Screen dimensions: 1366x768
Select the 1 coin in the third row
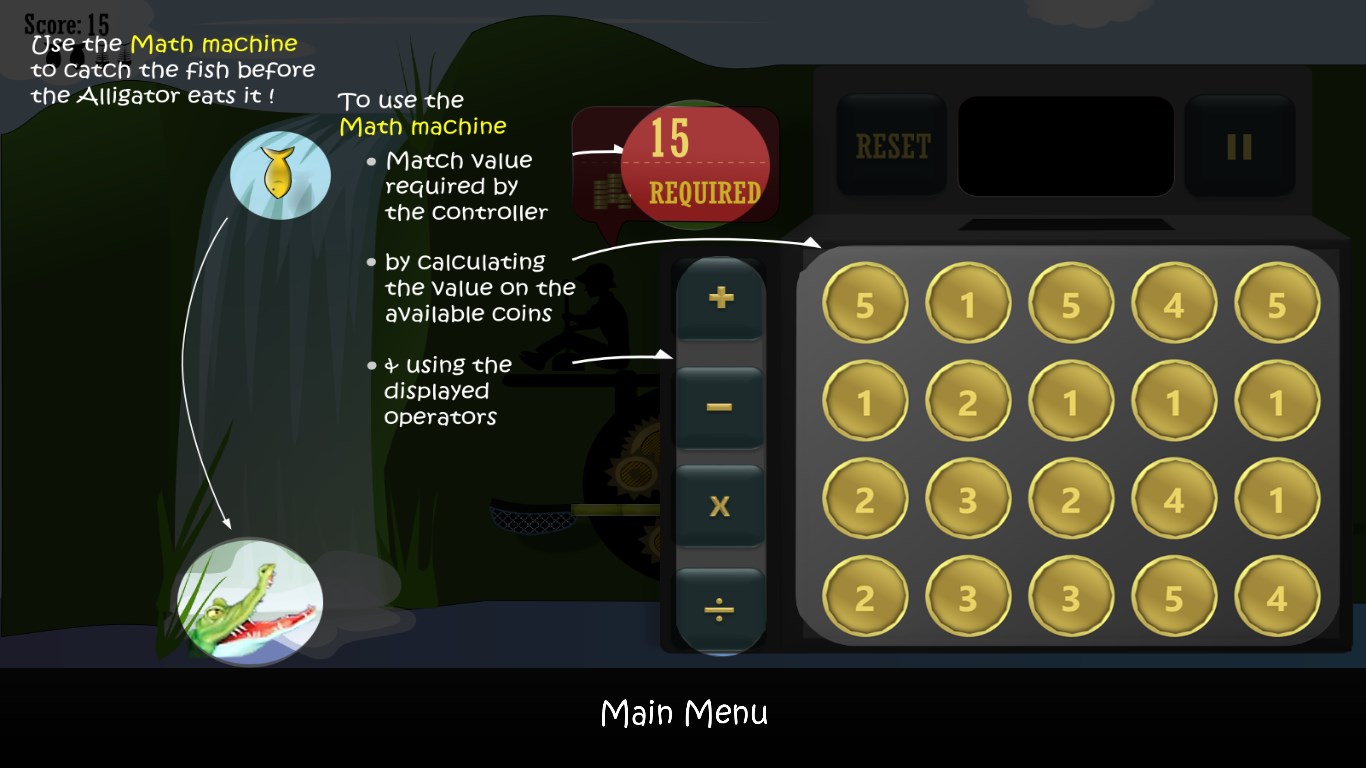pos(1277,500)
